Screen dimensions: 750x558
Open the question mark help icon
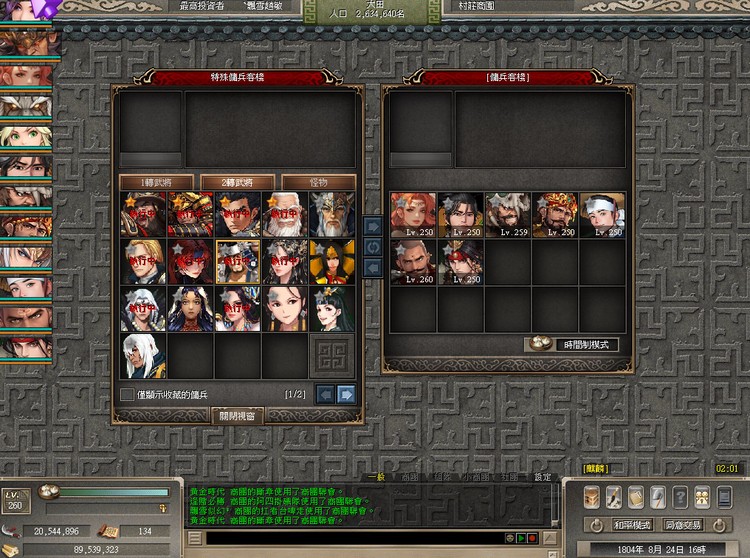(680, 497)
